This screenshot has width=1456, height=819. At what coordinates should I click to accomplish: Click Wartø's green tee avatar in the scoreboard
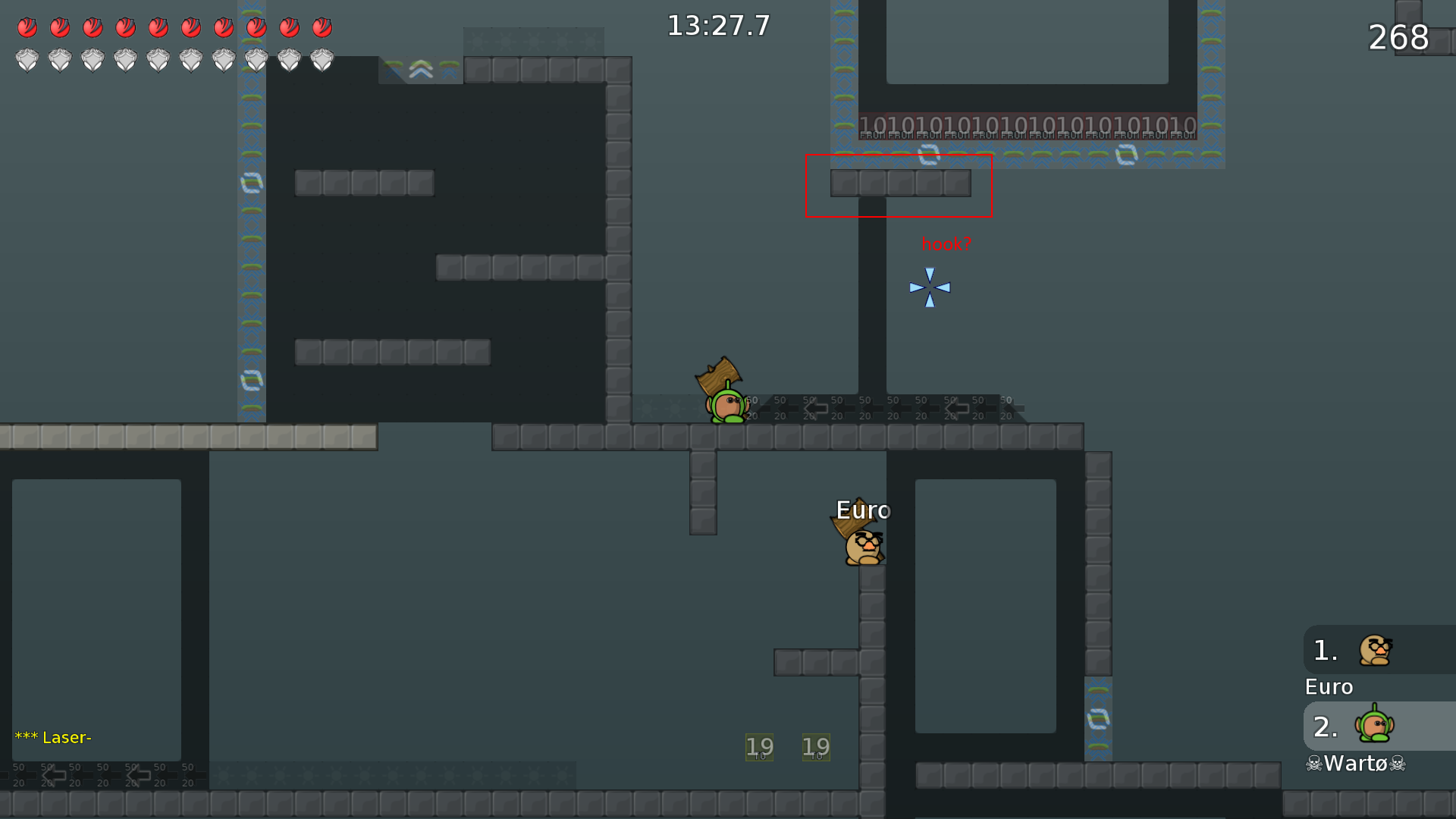(1374, 726)
